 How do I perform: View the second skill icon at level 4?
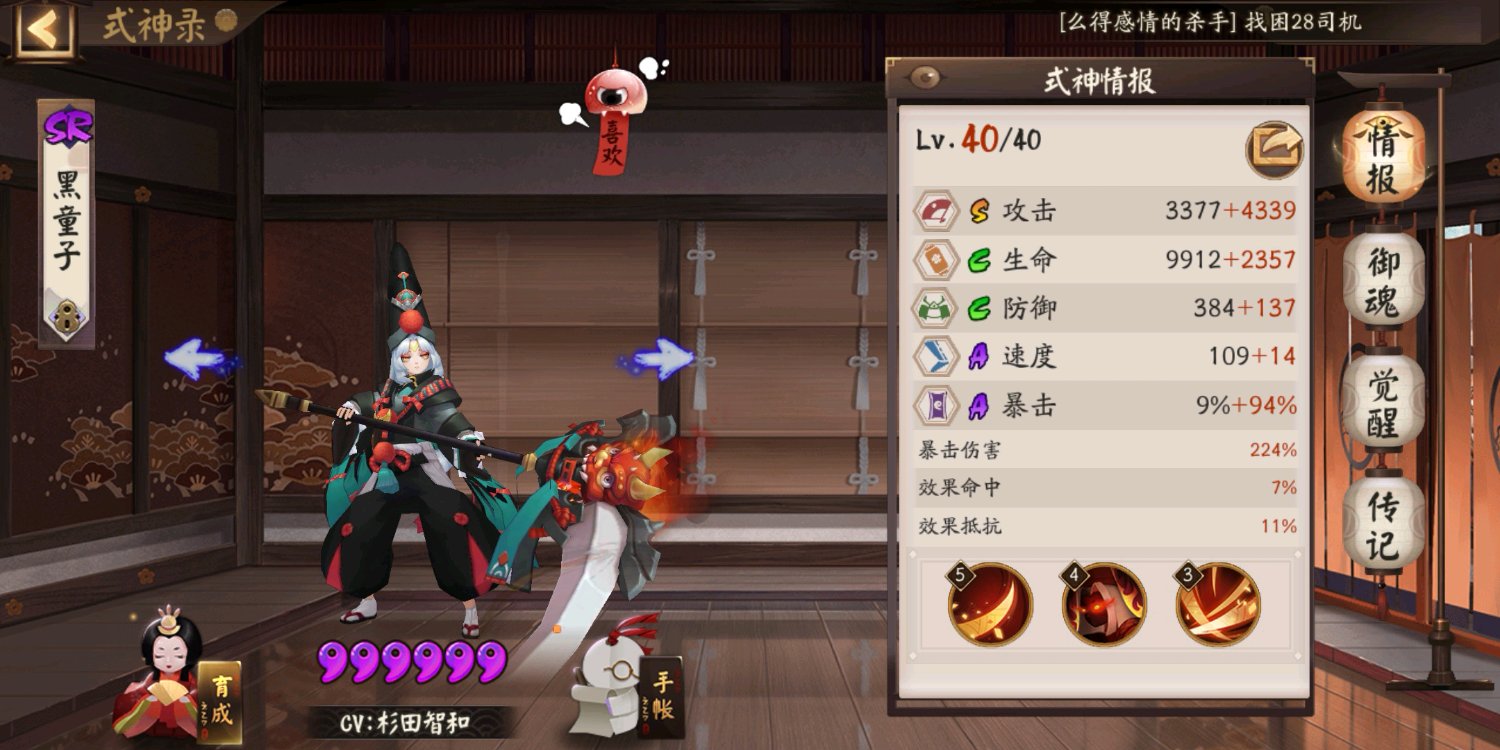[x=1104, y=602]
